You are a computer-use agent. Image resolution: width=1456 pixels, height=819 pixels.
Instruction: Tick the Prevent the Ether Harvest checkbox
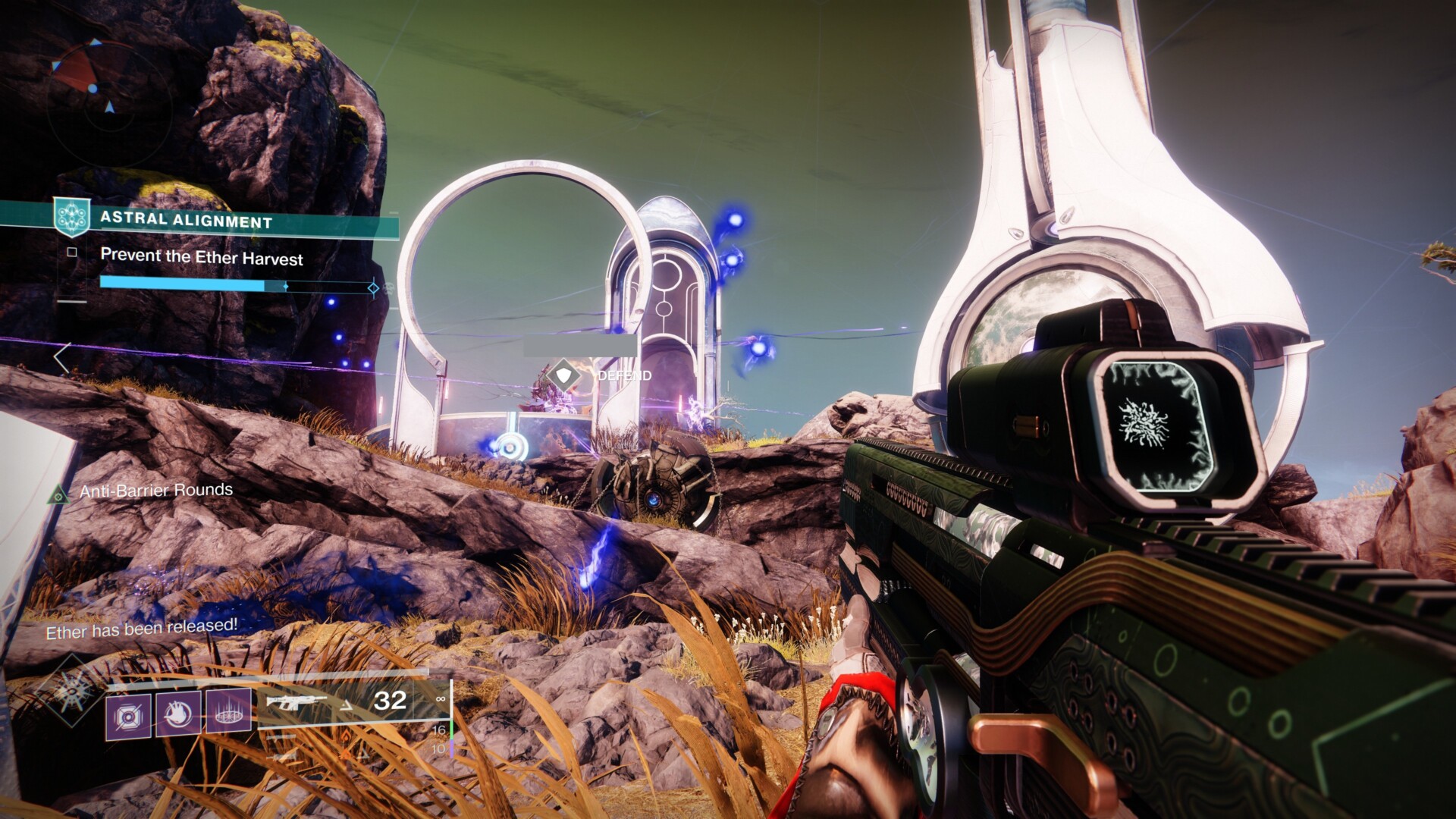[72, 253]
